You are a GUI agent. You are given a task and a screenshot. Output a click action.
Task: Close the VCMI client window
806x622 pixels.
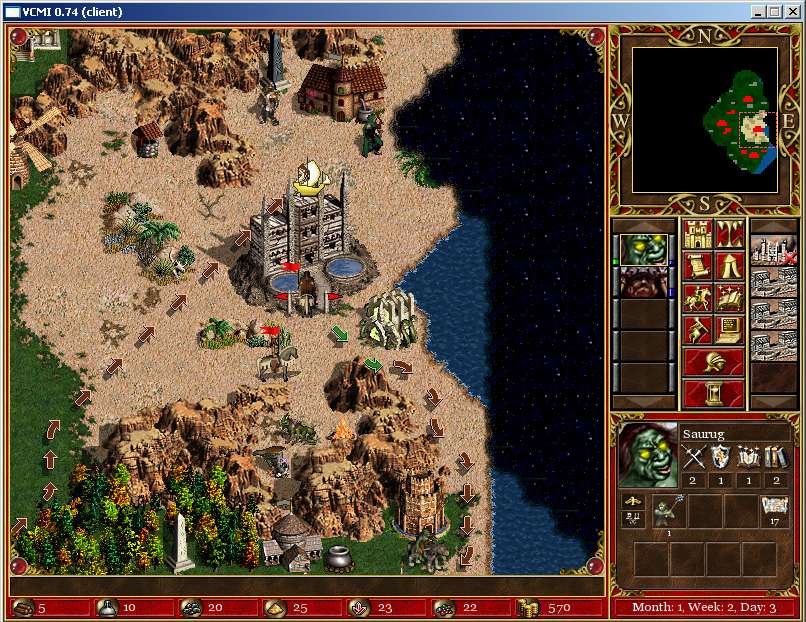click(792, 12)
